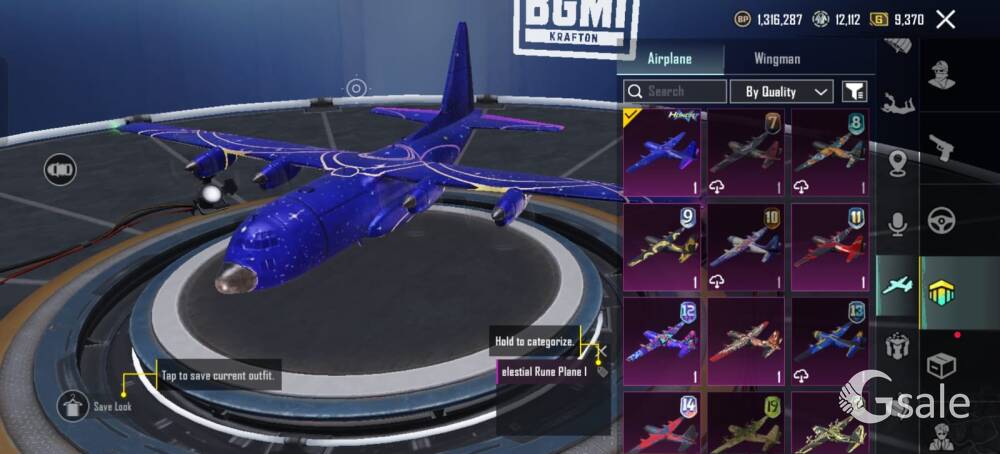1000x454 pixels.
Task: Close the inventory screen with the X
Action: 945,19
